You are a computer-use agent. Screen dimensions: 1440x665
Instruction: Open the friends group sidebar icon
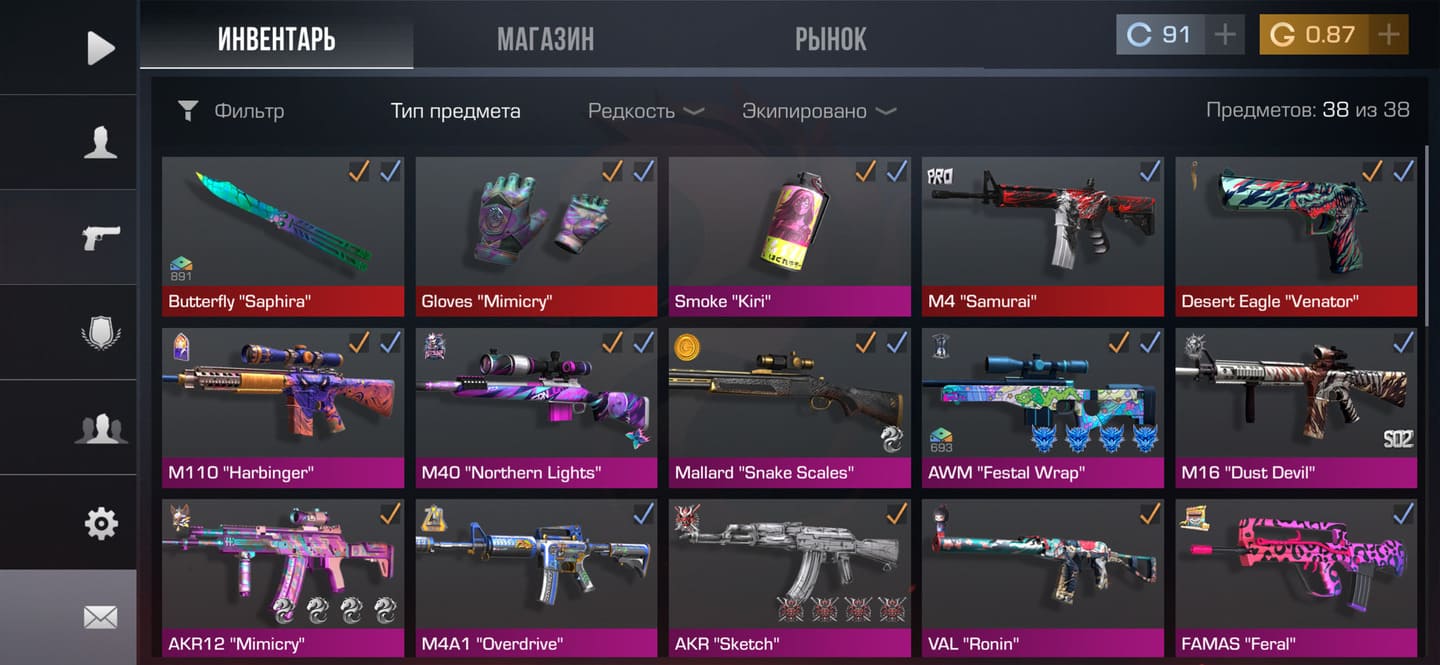100,428
